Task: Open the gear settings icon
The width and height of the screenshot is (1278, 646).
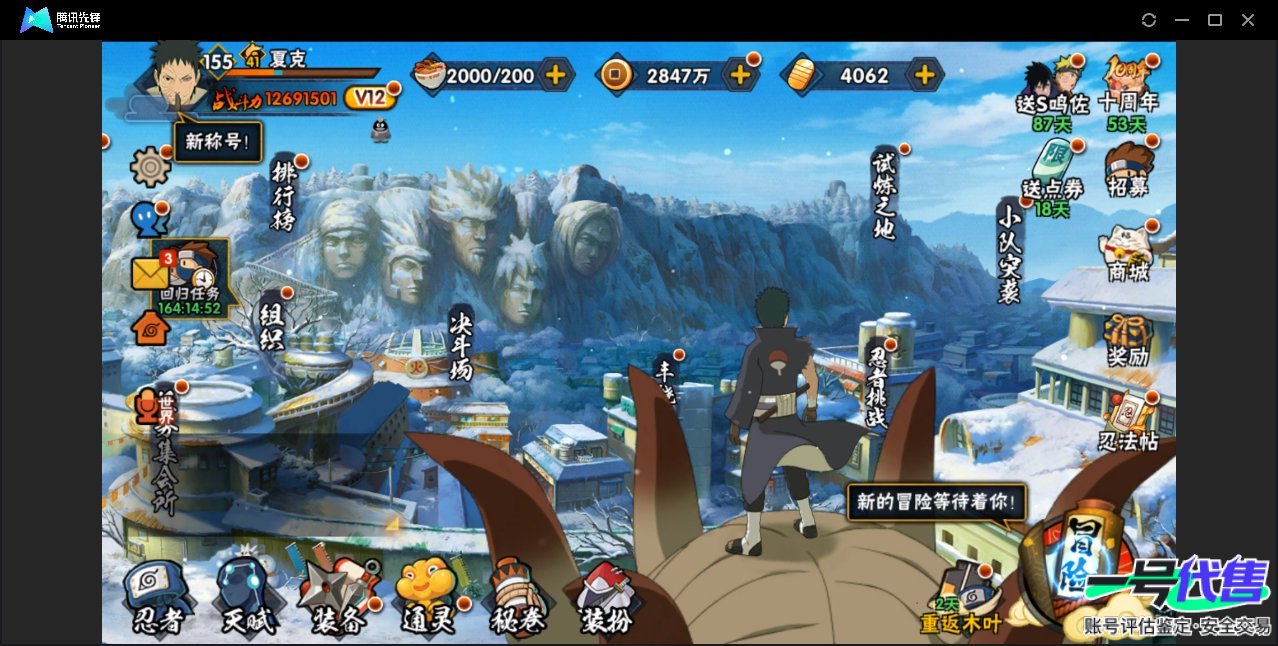Action: click(151, 166)
